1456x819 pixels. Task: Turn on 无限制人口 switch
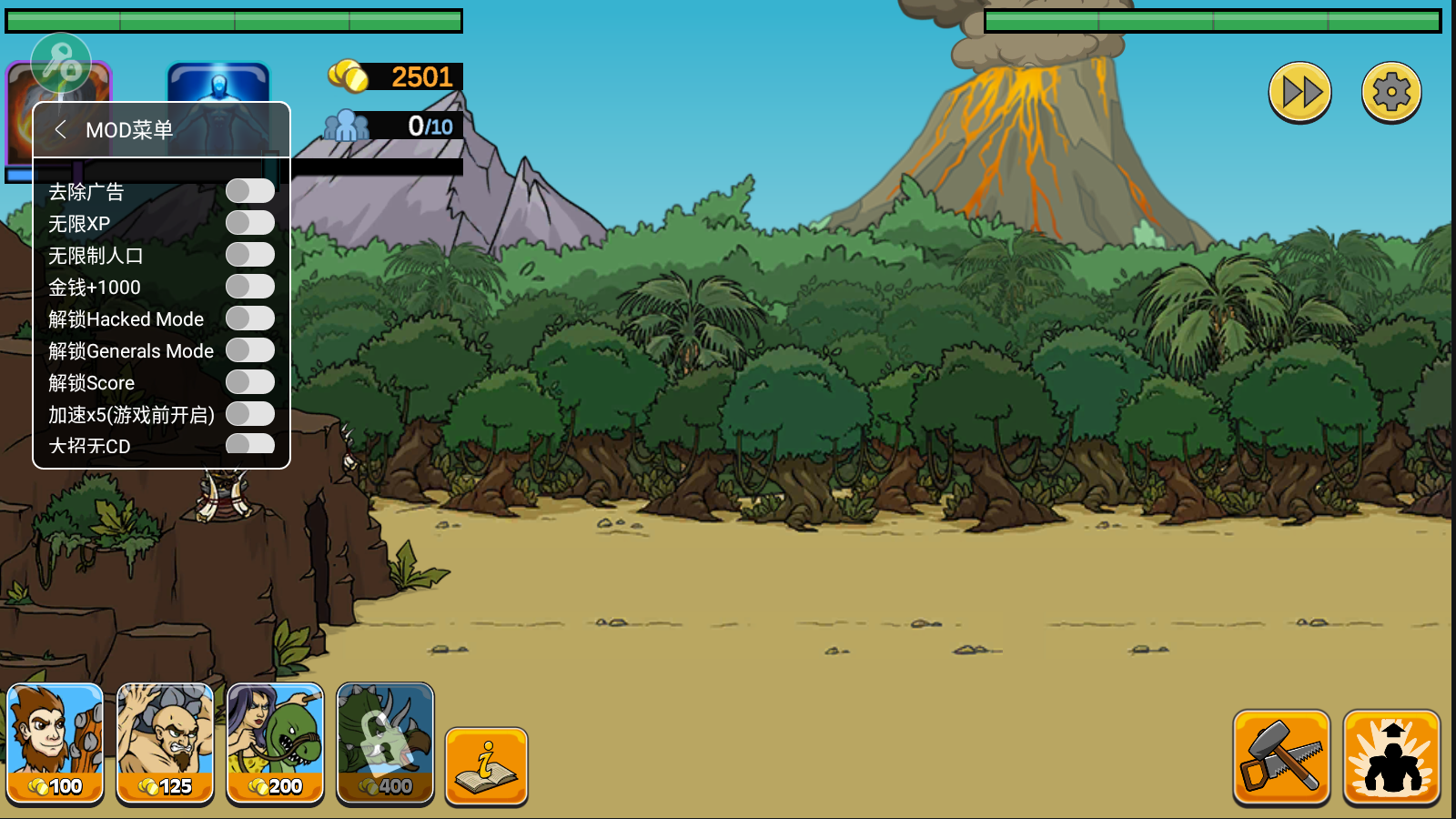(x=250, y=255)
